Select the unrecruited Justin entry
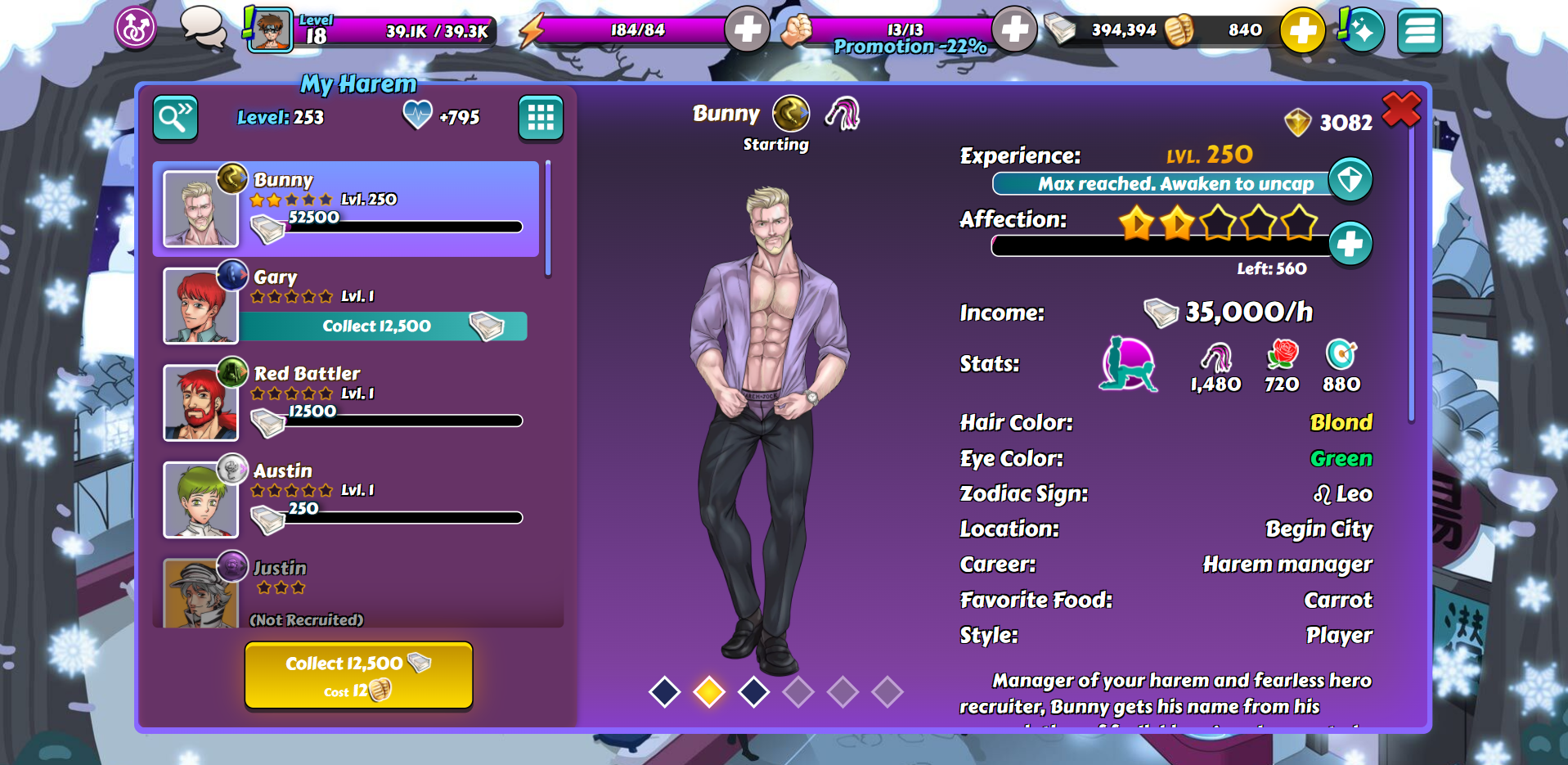1568x765 pixels. pos(345,592)
